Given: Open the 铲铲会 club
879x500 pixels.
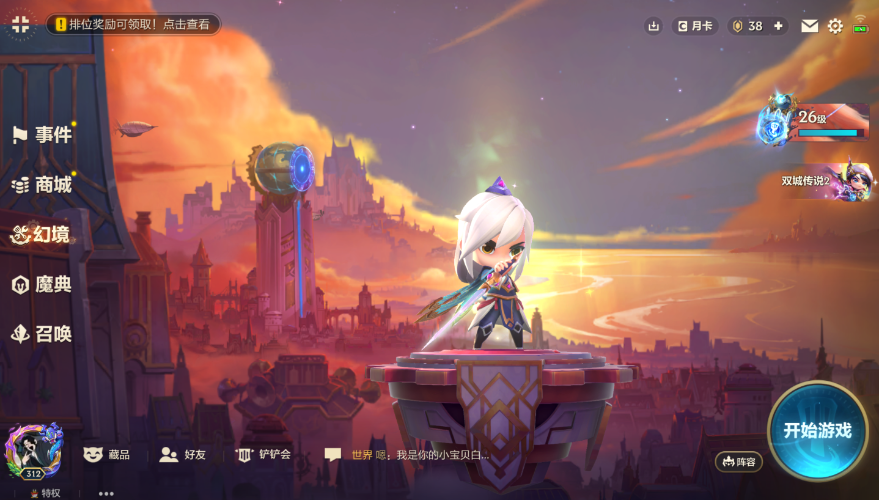Looking at the screenshot, I should tap(263, 455).
